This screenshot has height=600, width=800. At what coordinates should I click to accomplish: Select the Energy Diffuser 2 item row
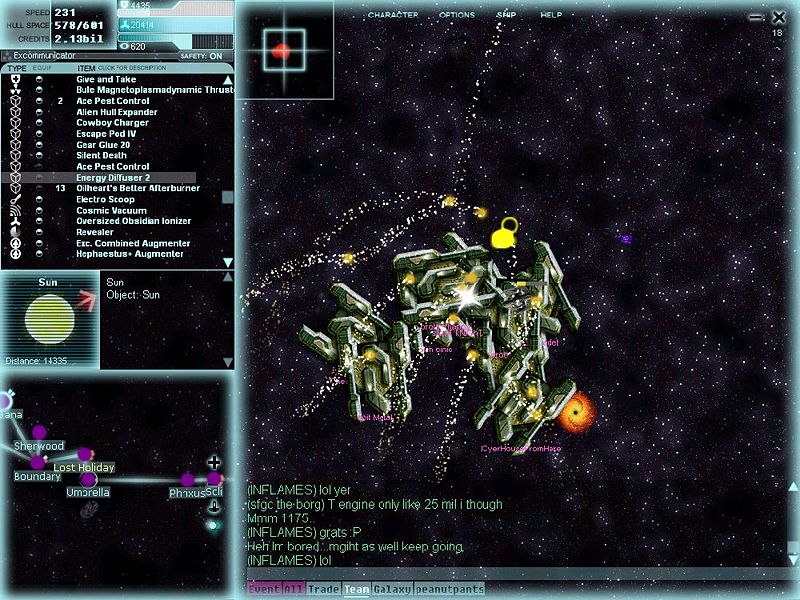(x=113, y=177)
